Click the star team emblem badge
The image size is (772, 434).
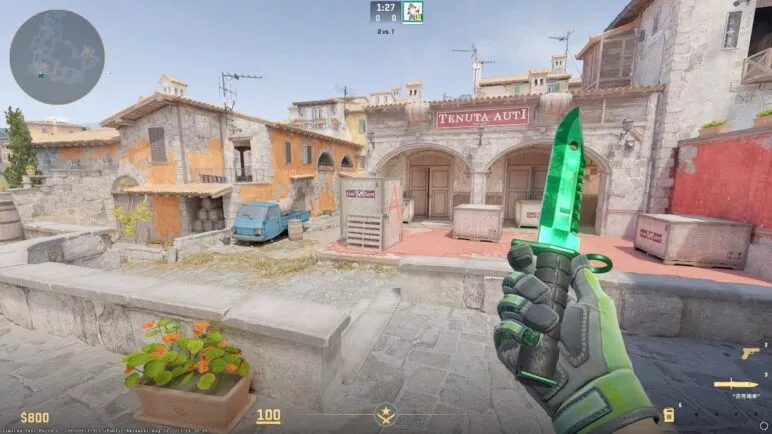tap(385, 414)
